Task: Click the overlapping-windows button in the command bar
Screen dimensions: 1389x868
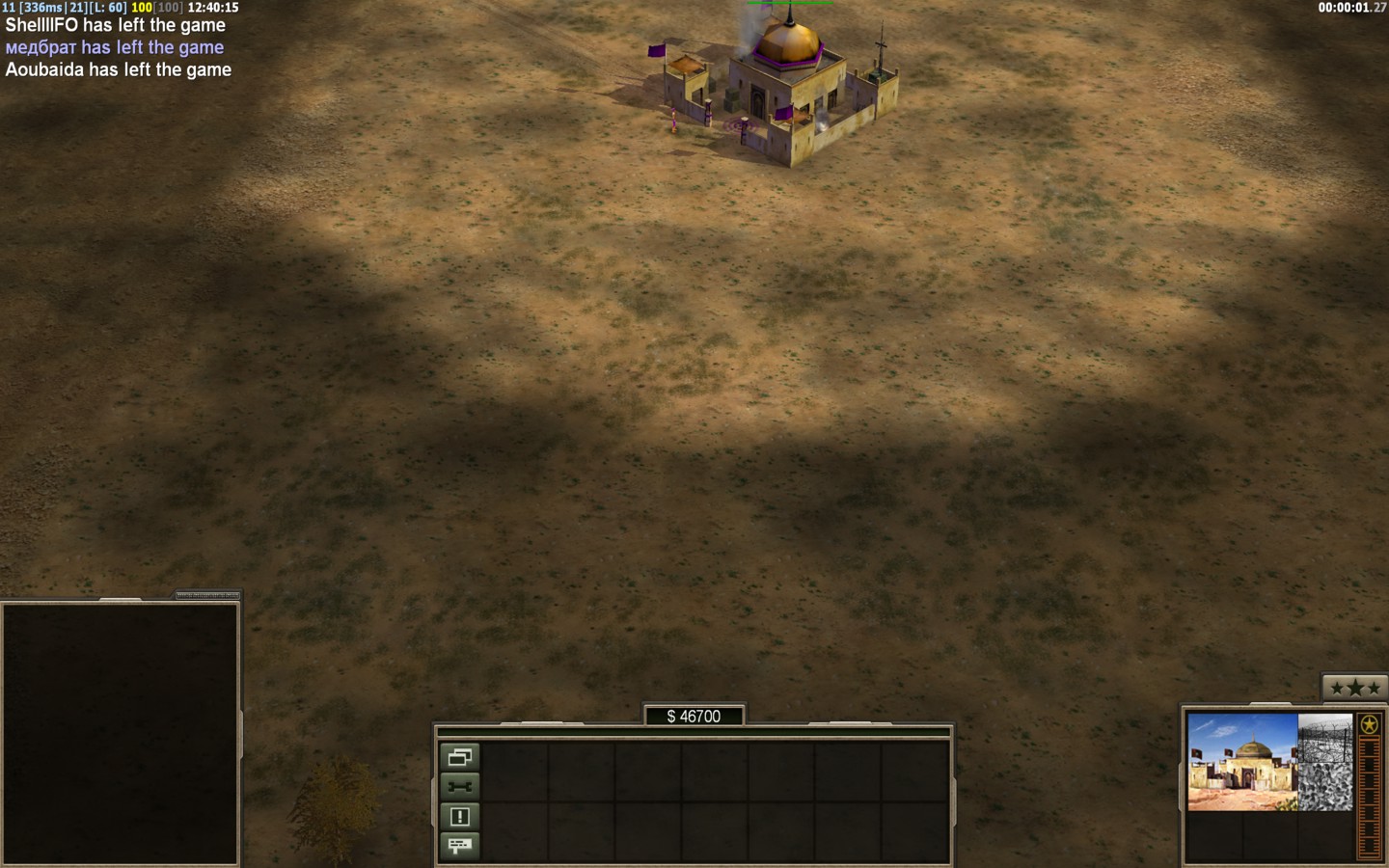Action: tap(459, 757)
